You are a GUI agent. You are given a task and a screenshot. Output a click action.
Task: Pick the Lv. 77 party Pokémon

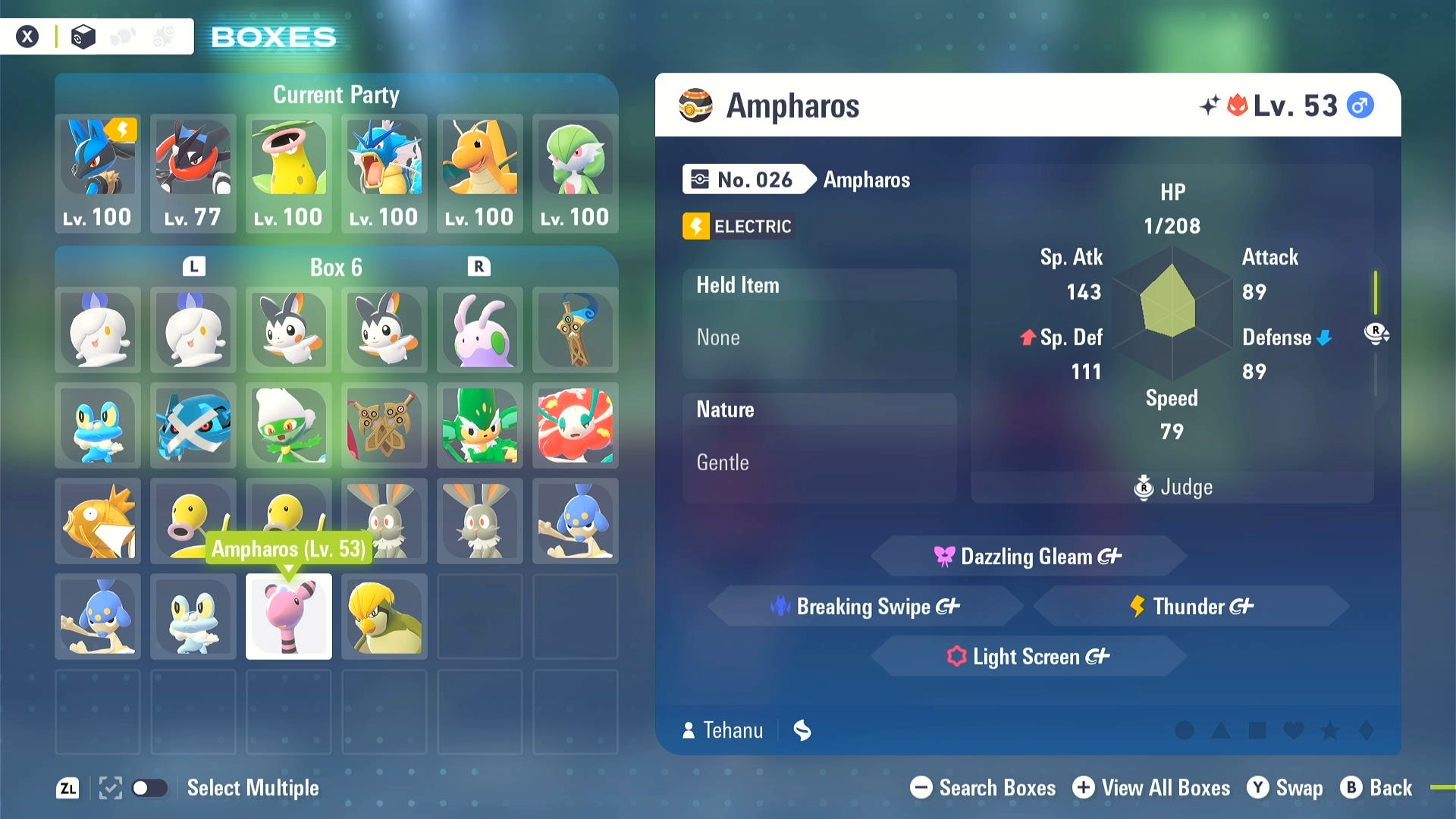(193, 173)
